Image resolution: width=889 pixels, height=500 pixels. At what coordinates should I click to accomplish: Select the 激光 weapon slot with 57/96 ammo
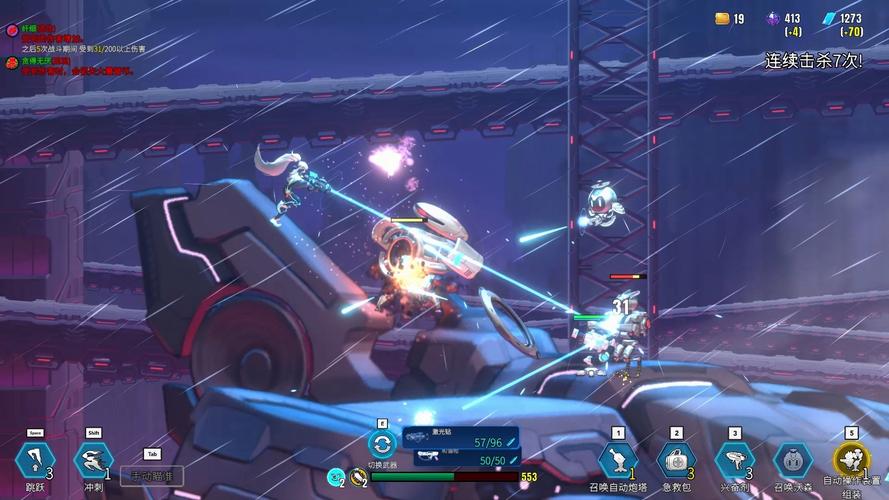click(461, 438)
